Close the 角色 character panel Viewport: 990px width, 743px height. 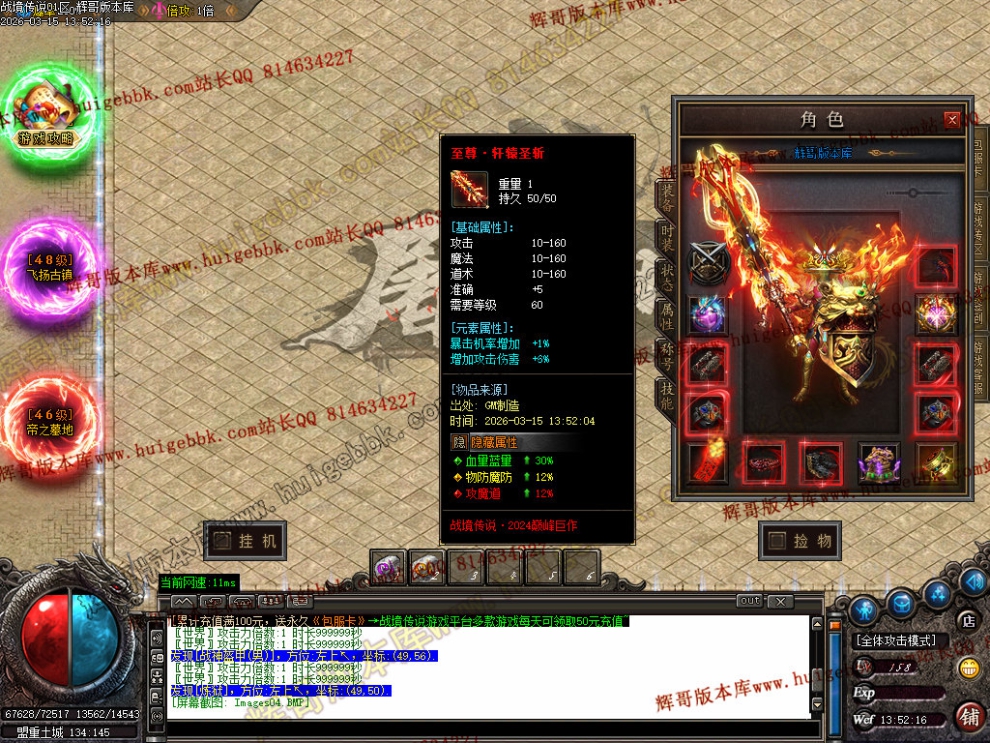[952, 120]
